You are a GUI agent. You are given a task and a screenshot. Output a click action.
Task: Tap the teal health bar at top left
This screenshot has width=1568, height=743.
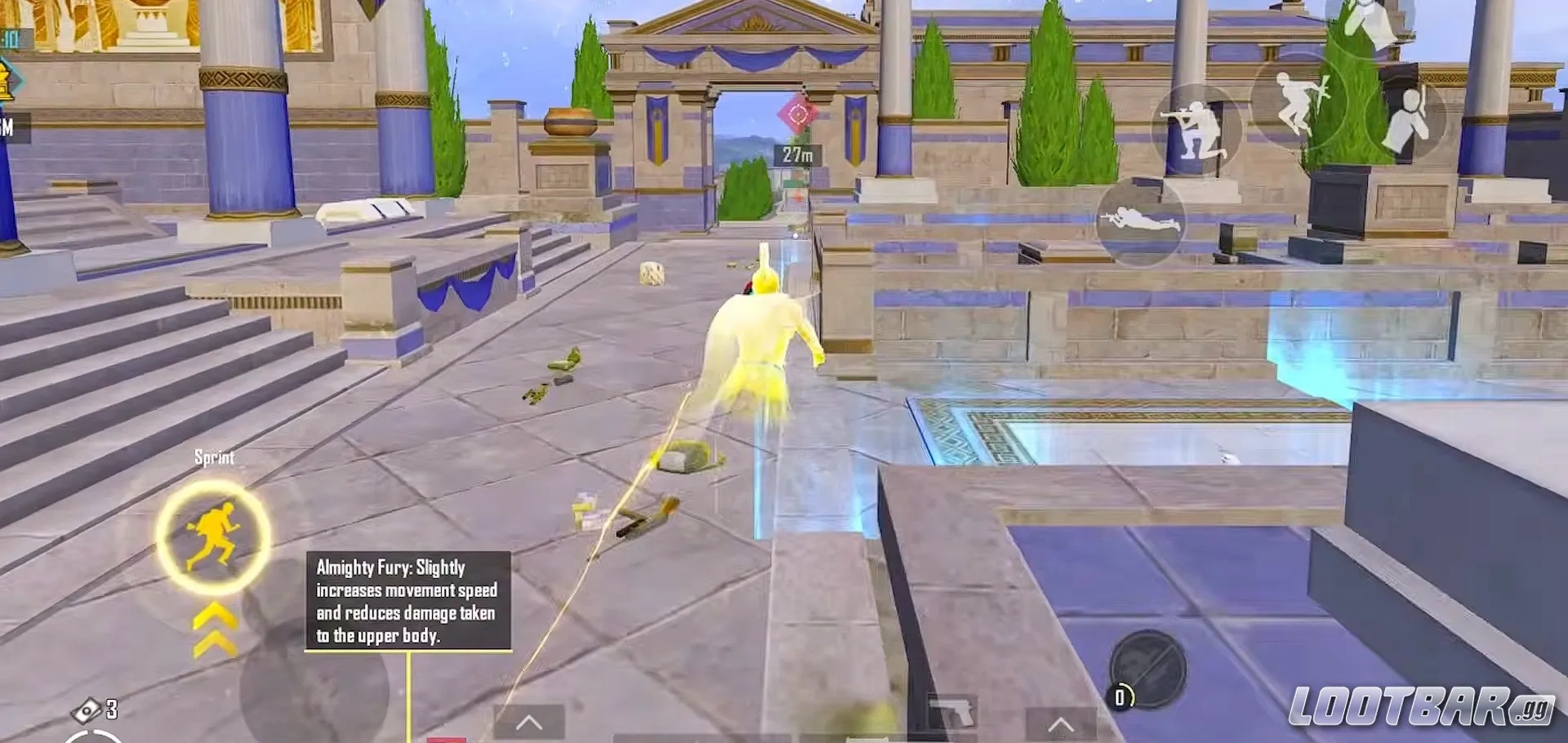click(11, 37)
